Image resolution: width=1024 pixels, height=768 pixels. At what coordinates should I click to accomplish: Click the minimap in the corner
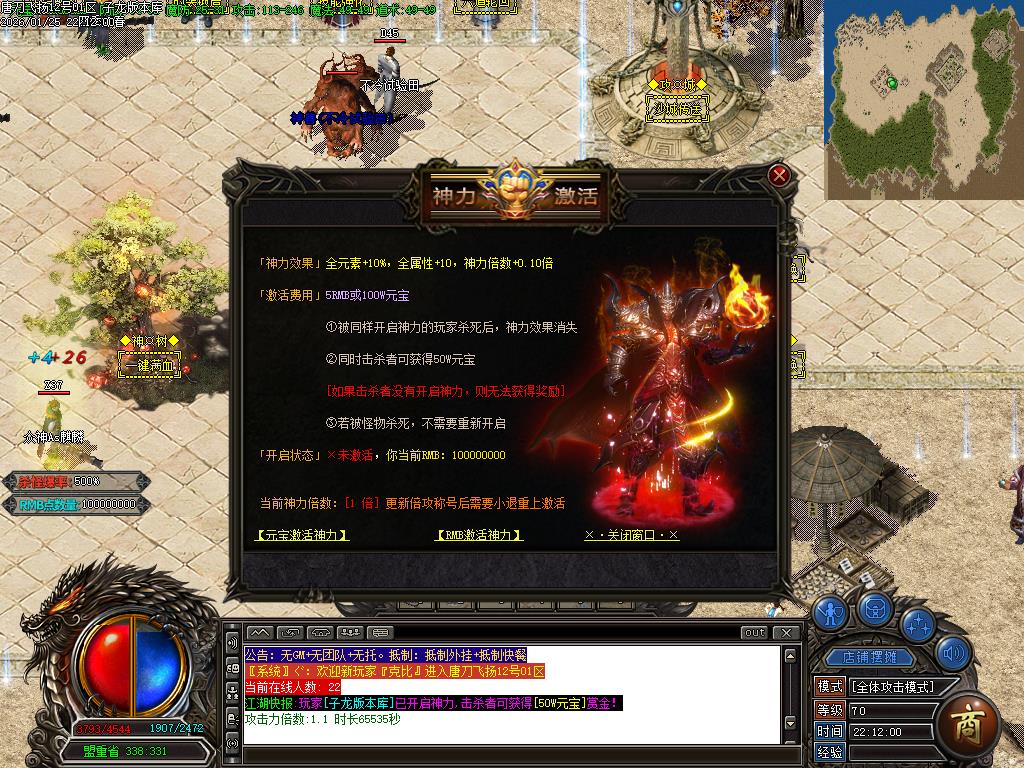pyautogui.click(x=922, y=98)
